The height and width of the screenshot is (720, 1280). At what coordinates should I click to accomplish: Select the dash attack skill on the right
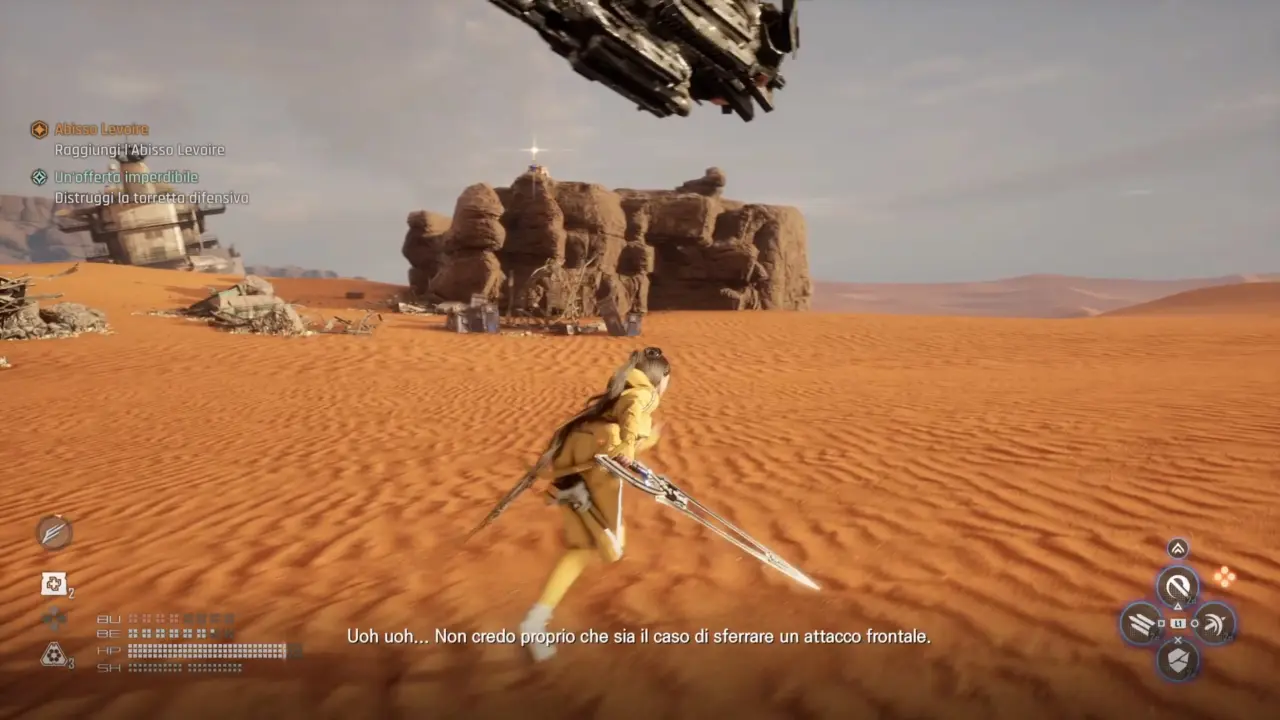coord(1215,624)
